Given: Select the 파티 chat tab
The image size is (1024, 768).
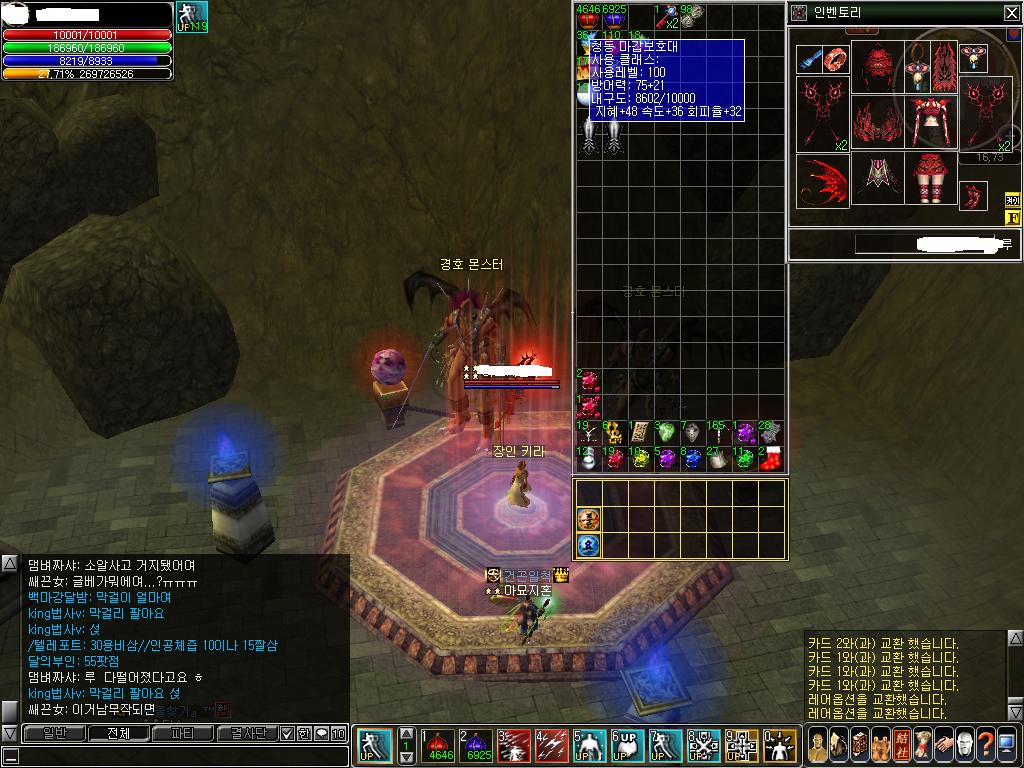Looking at the screenshot, I should click(x=183, y=733).
